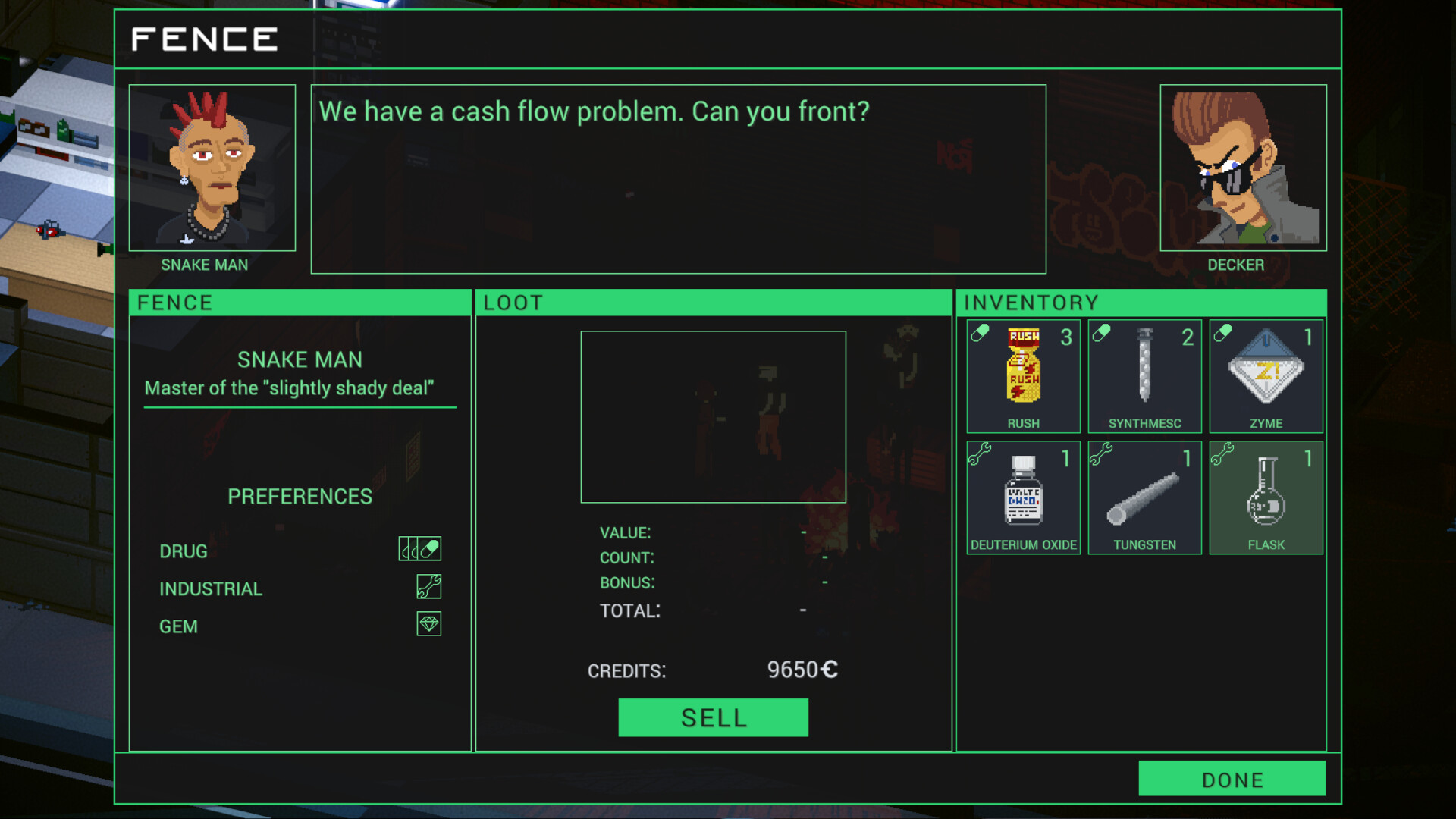Click the INVENTORY panel header
The width and height of the screenshot is (1456, 819).
click(x=1030, y=302)
